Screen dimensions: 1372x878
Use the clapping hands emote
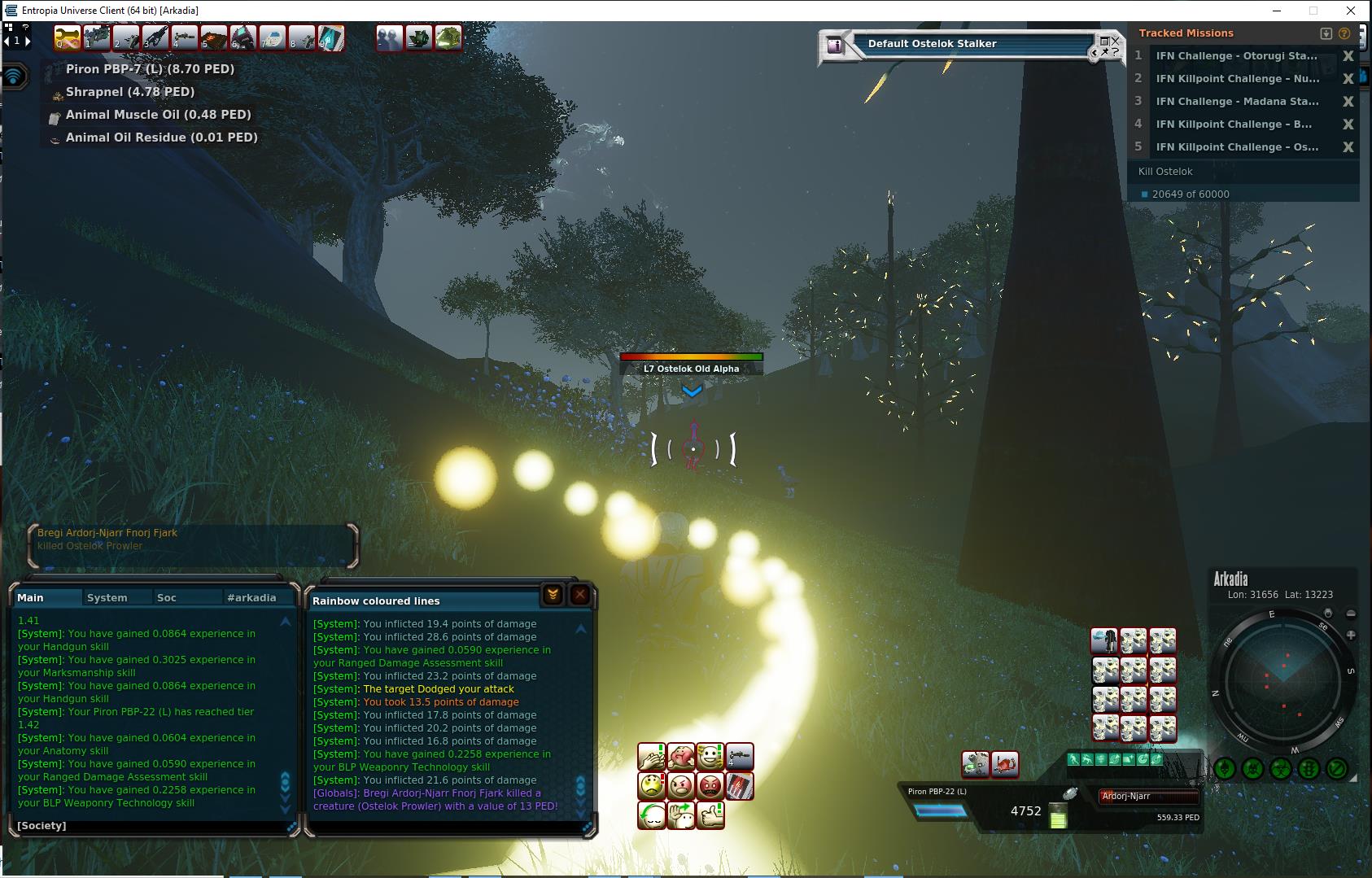(651, 757)
